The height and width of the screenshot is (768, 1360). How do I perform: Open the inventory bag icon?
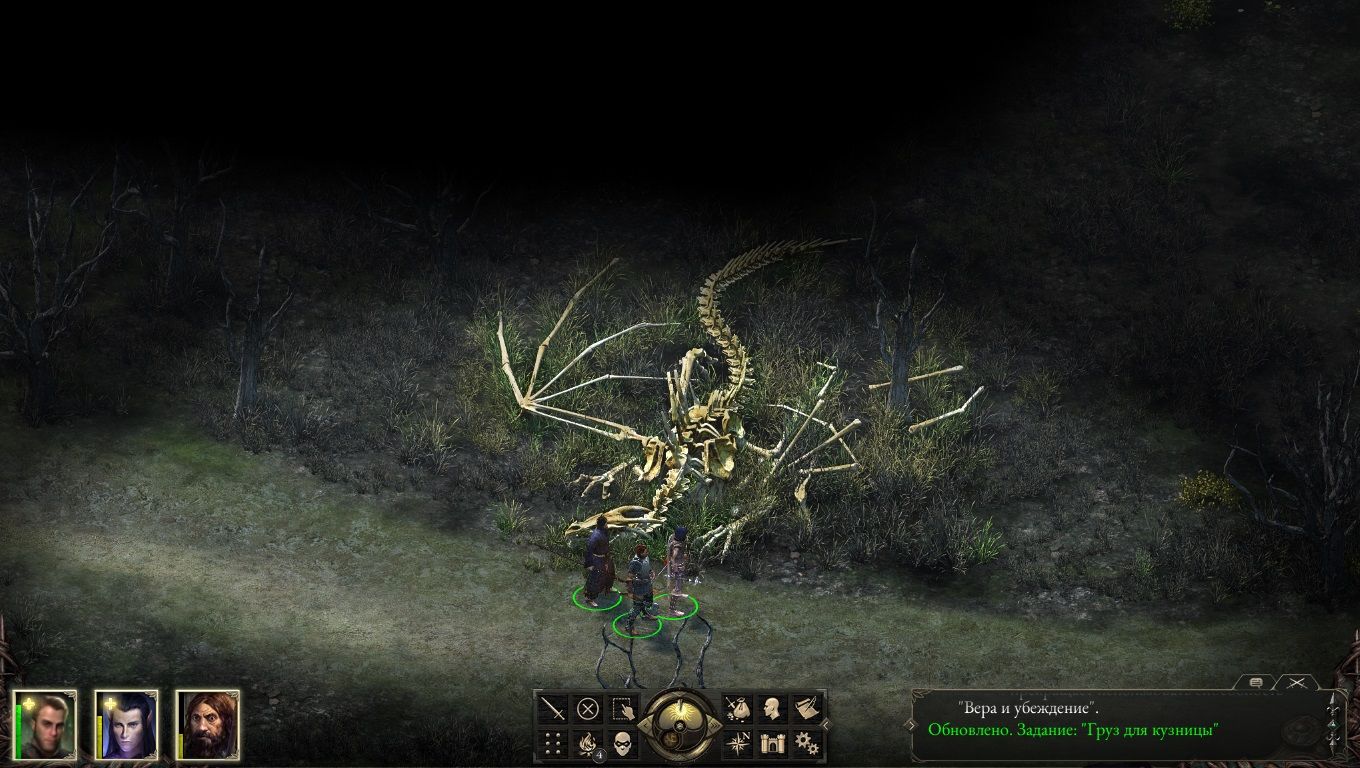point(738,709)
